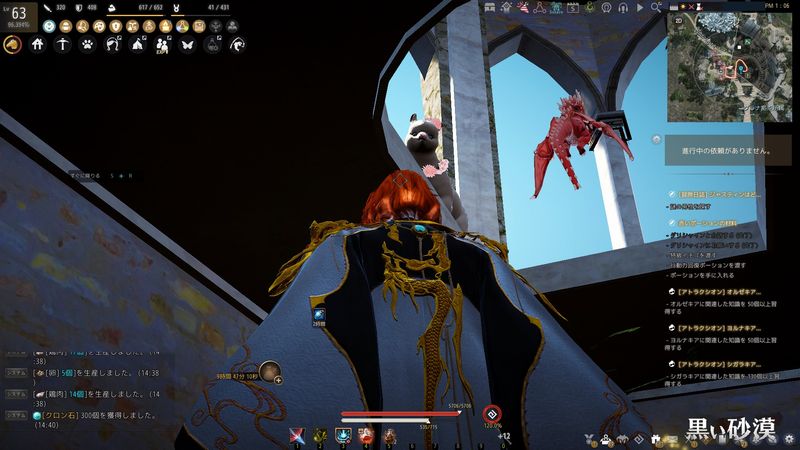
Task: Use the red potion hotbar slot
Action: tap(366, 434)
